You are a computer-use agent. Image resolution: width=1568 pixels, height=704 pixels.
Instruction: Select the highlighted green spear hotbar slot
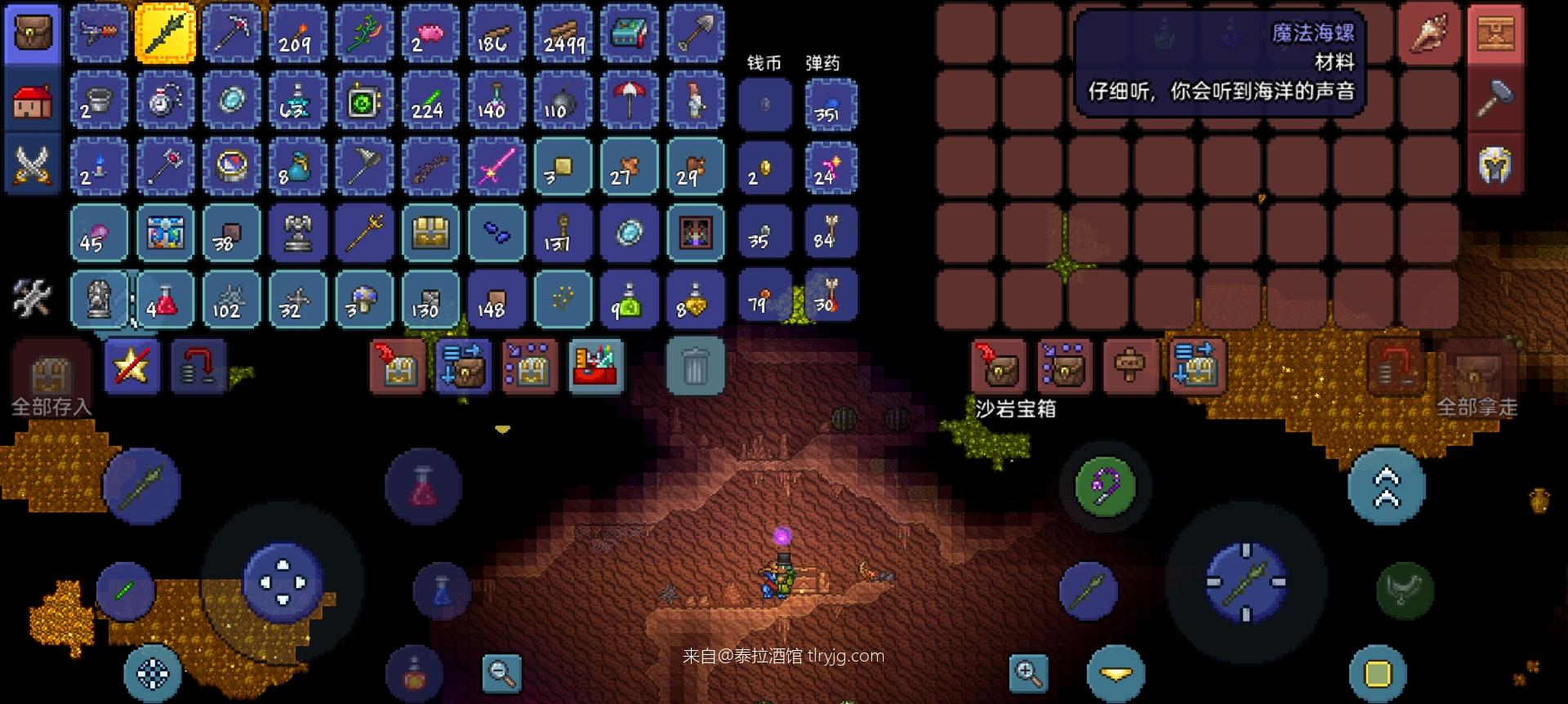(164, 33)
